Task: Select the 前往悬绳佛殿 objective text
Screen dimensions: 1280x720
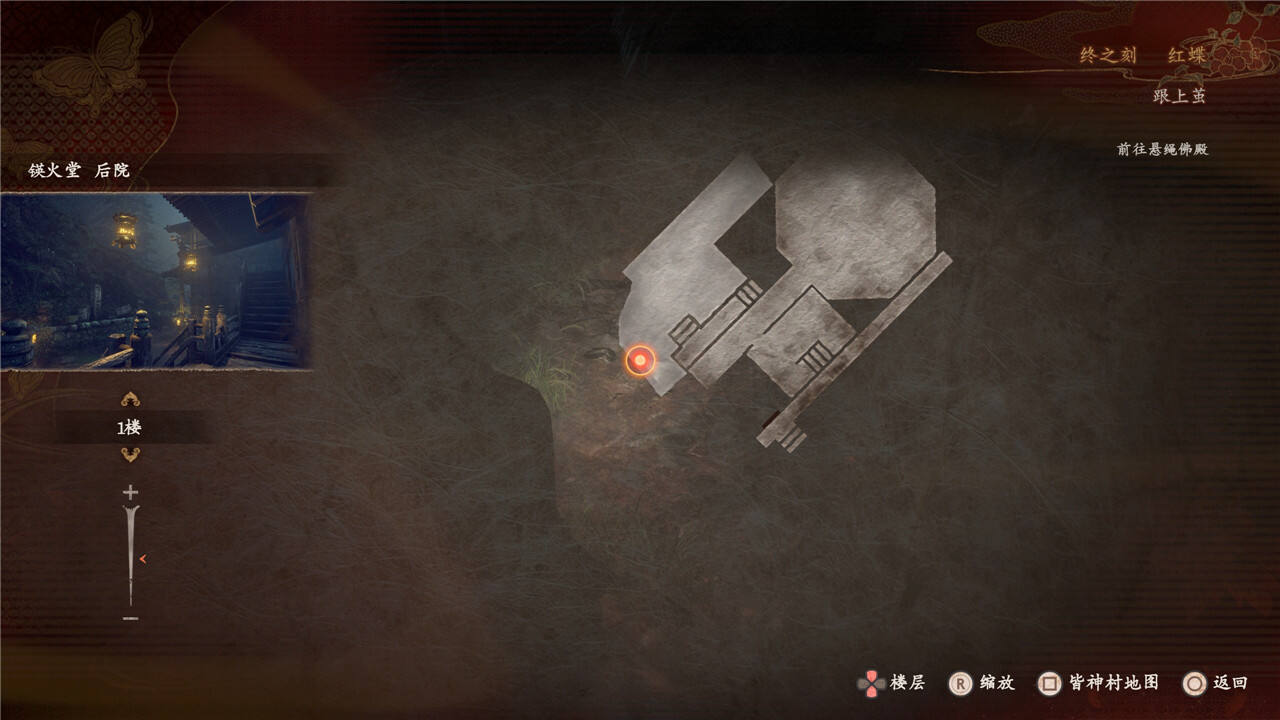Action: [x=1162, y=149]
